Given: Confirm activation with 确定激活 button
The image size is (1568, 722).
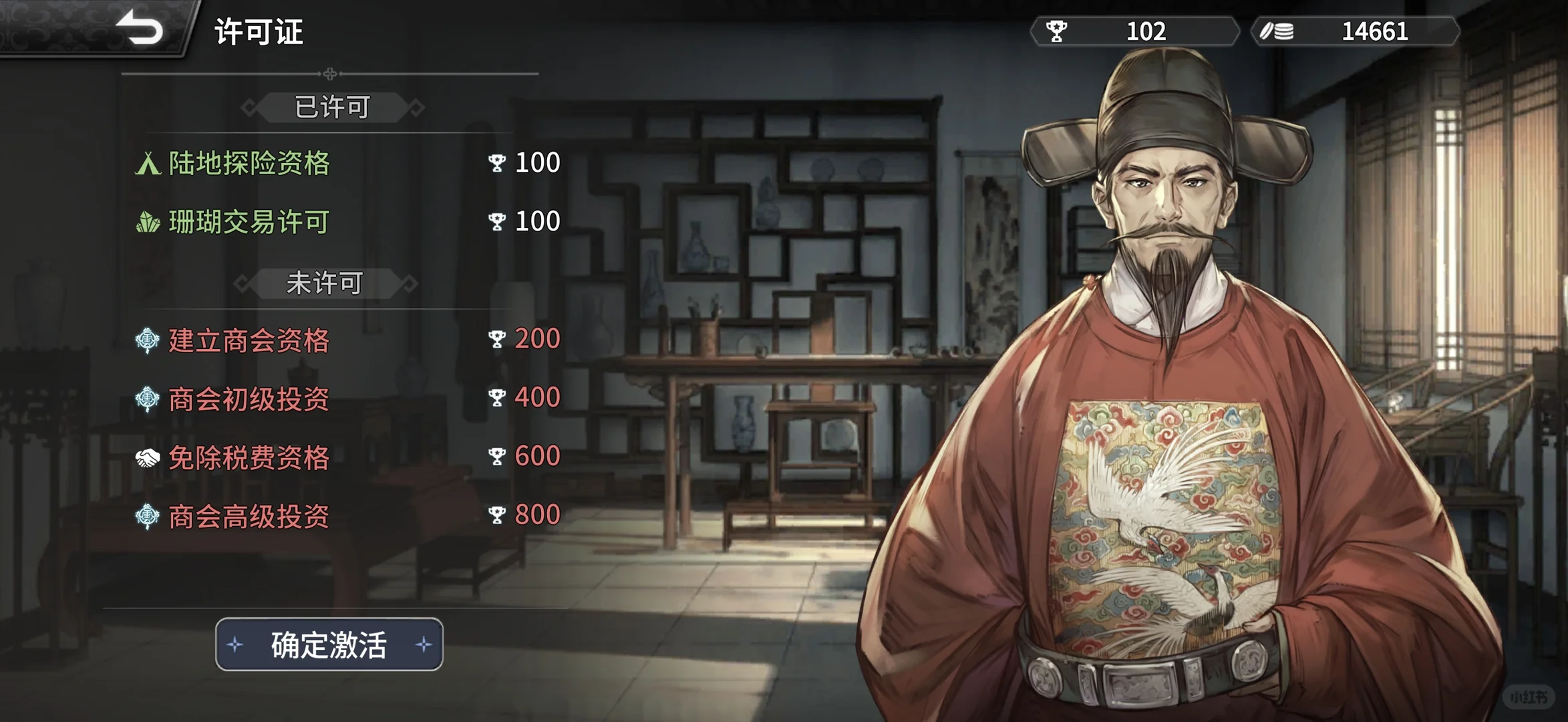Looking at the screenshot, I should coord(329,644).
